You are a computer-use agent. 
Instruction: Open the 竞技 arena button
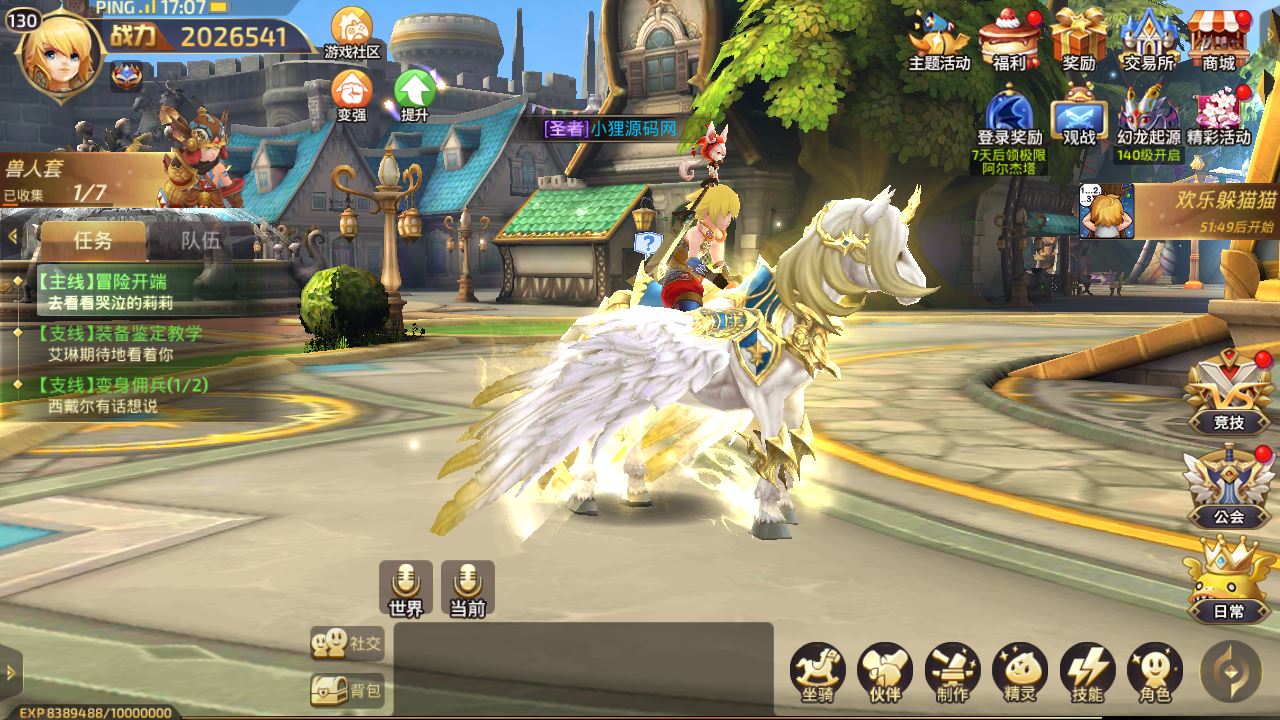pos(1229,393)
